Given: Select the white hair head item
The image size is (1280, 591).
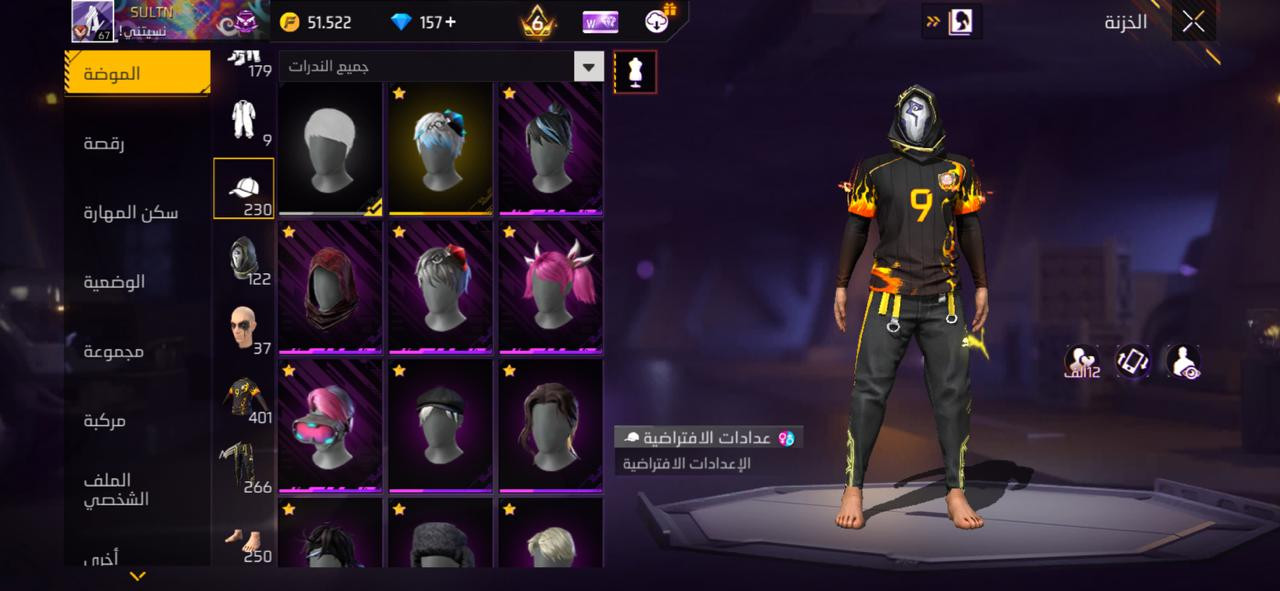Looking at the screenshot, I should (x=330, y=148).
